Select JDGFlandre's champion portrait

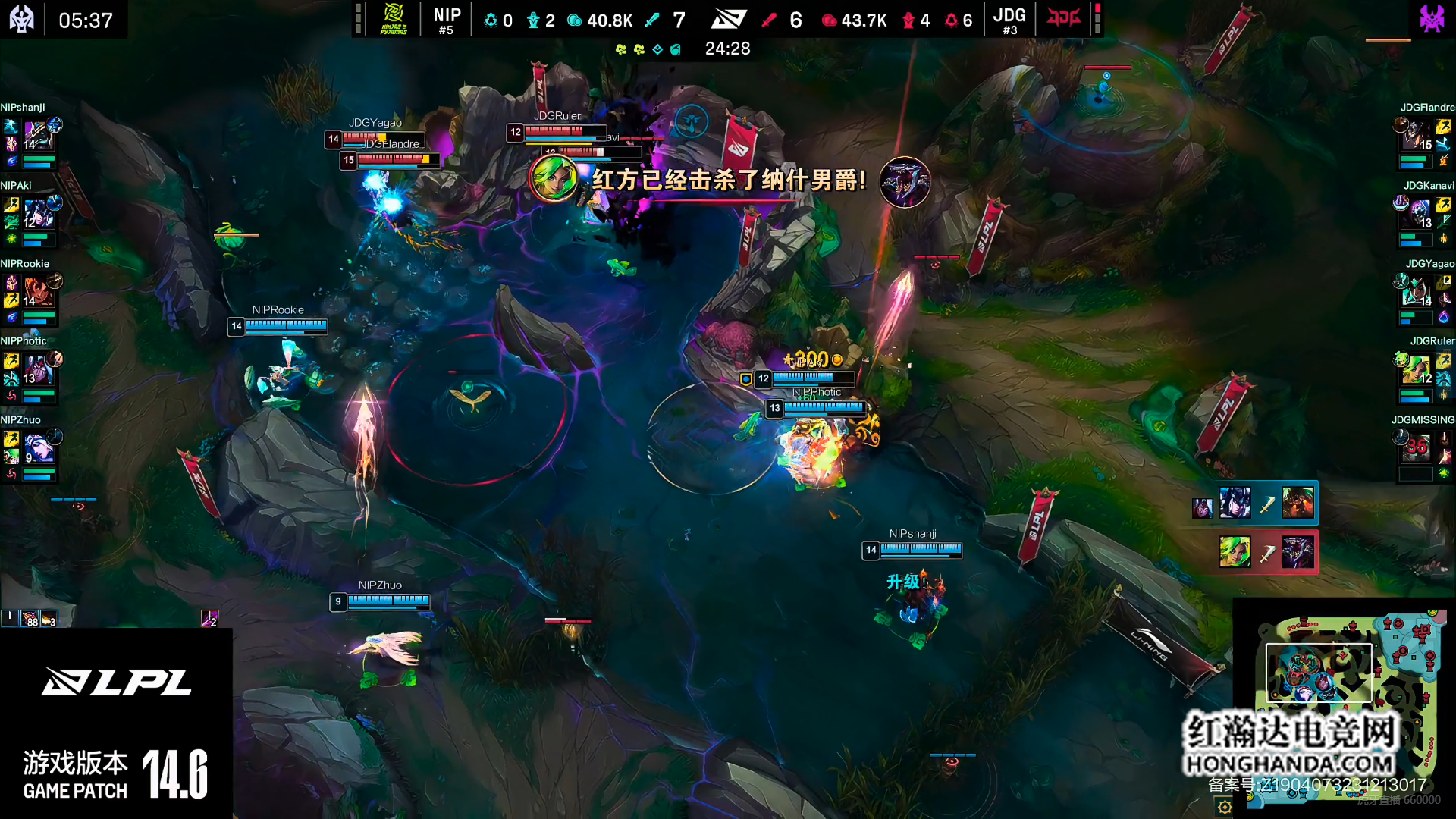(x=1417, y=135)
